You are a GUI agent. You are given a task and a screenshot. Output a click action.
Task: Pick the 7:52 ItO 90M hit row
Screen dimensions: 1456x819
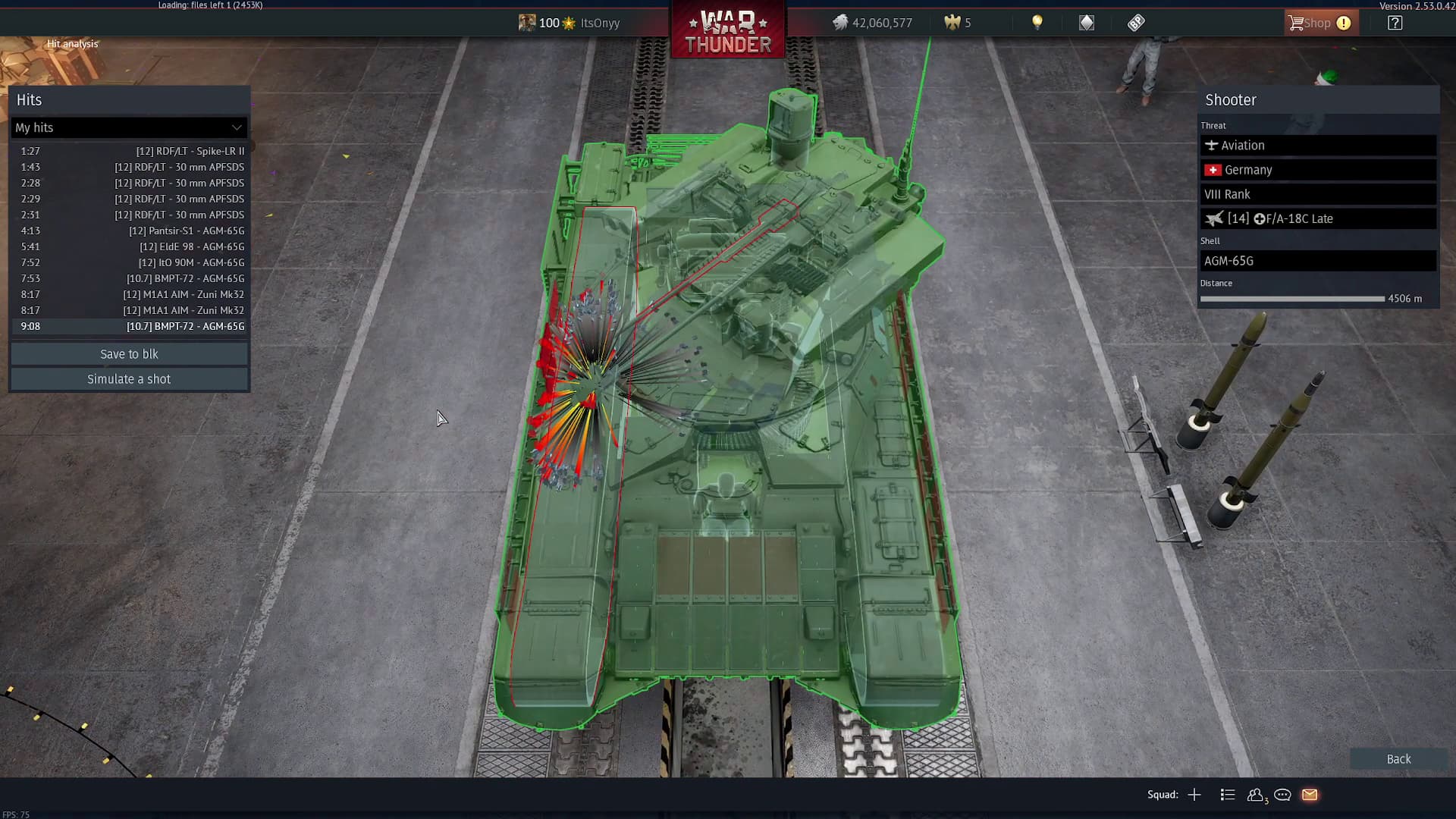[x=129, y=262]
